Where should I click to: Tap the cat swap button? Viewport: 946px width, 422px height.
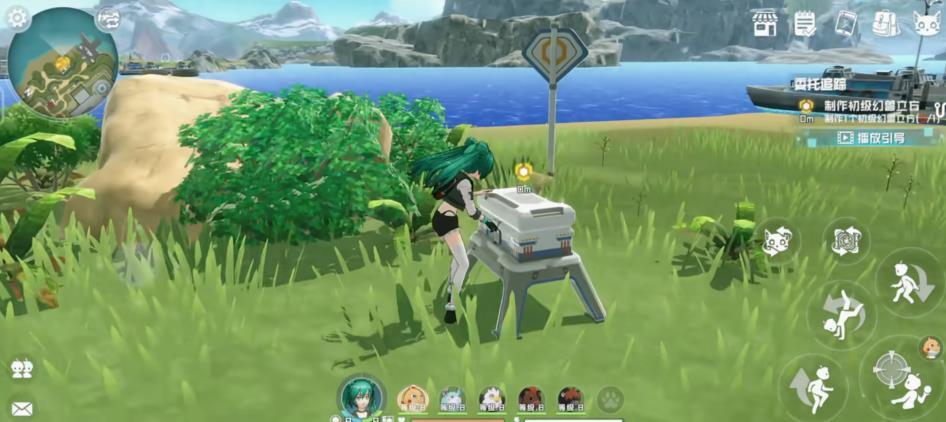tap(777, 241)
